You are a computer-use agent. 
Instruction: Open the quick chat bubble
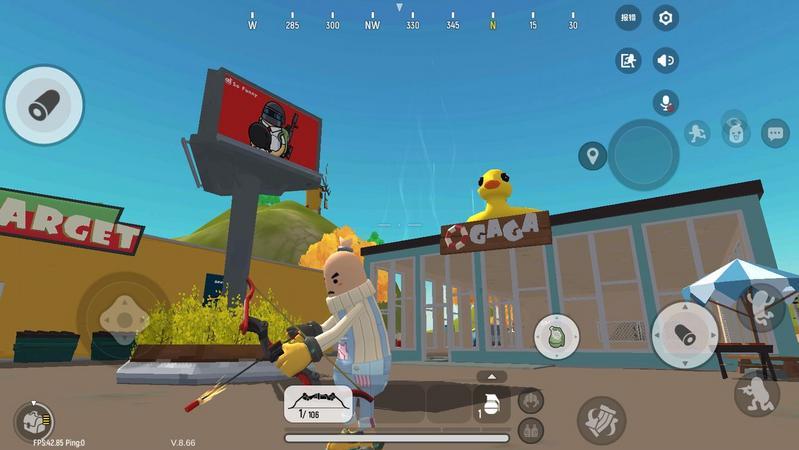775,133
